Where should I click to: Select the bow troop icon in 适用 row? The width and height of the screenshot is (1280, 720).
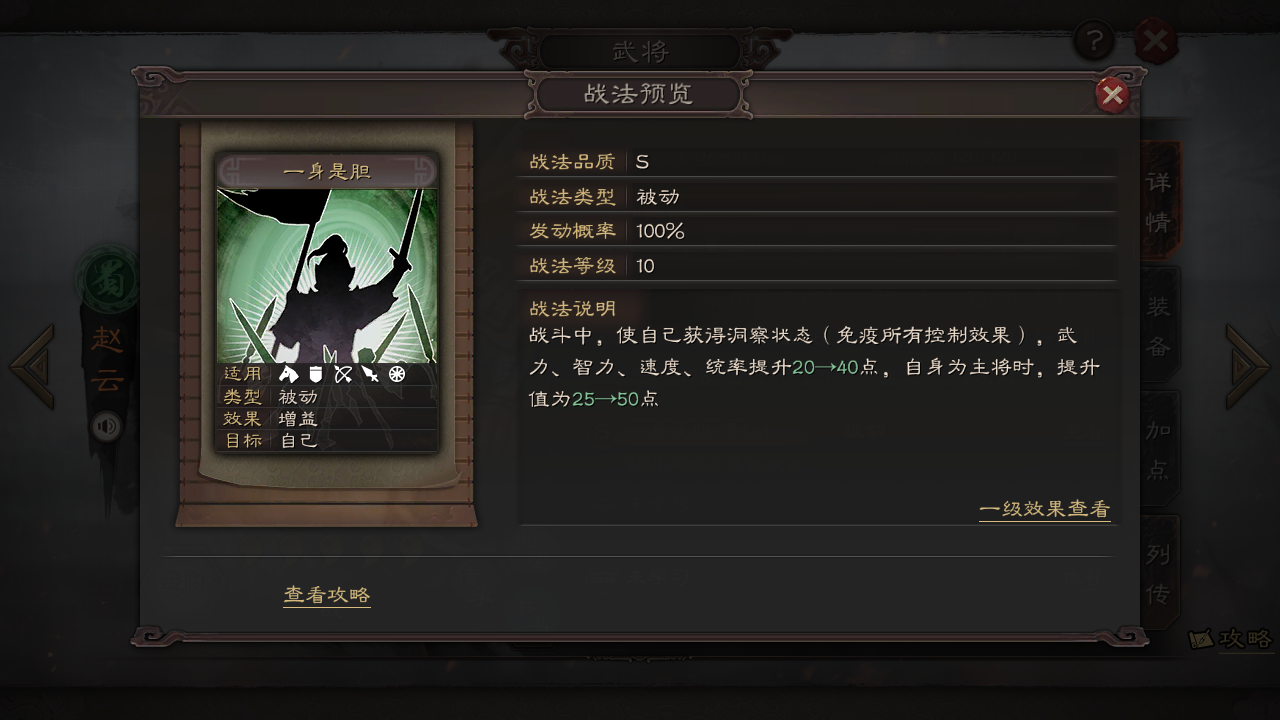(343, 374)
